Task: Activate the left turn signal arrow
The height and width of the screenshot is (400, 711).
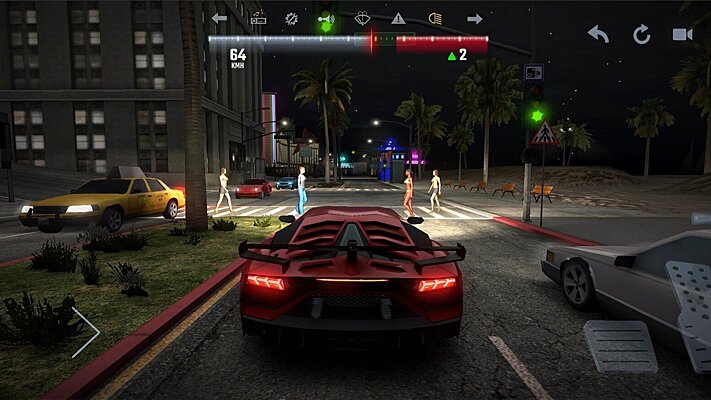Action: (219, 18)
